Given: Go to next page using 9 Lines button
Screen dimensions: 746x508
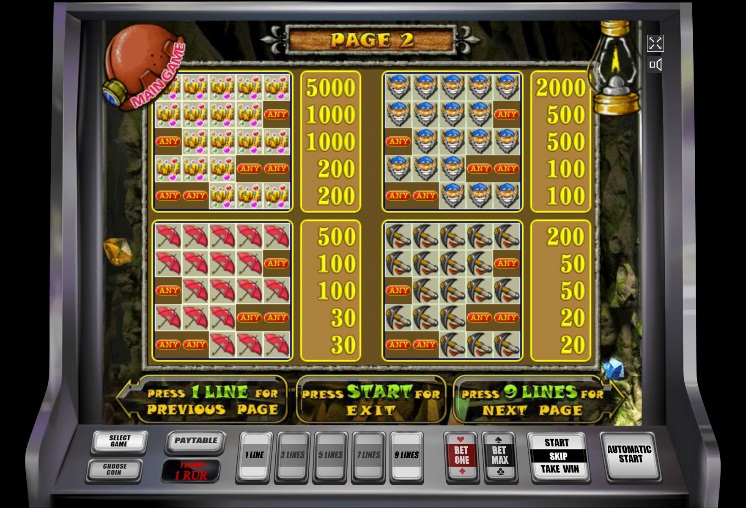Looking at the screenshot, I should pos(406,455).
